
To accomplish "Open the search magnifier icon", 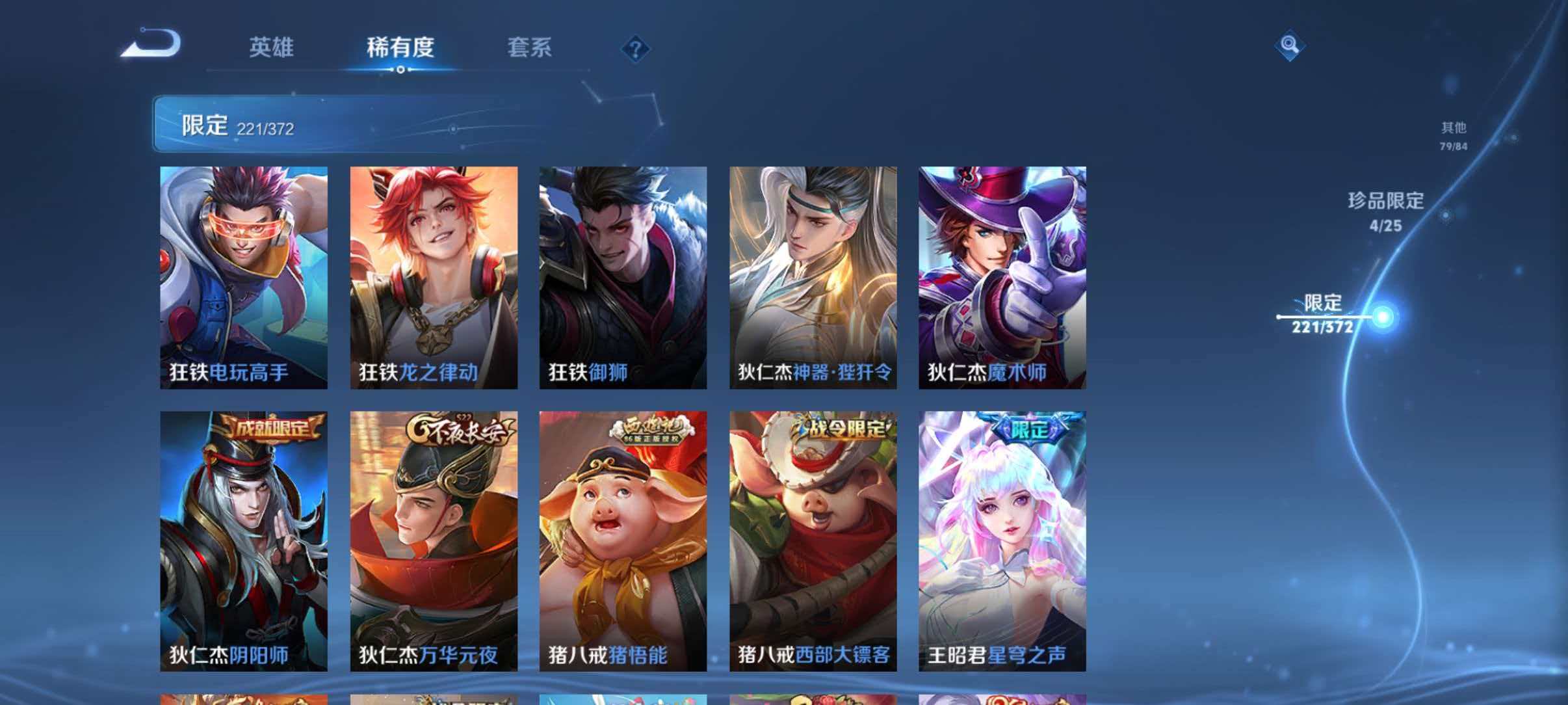I will [1292, 46].
